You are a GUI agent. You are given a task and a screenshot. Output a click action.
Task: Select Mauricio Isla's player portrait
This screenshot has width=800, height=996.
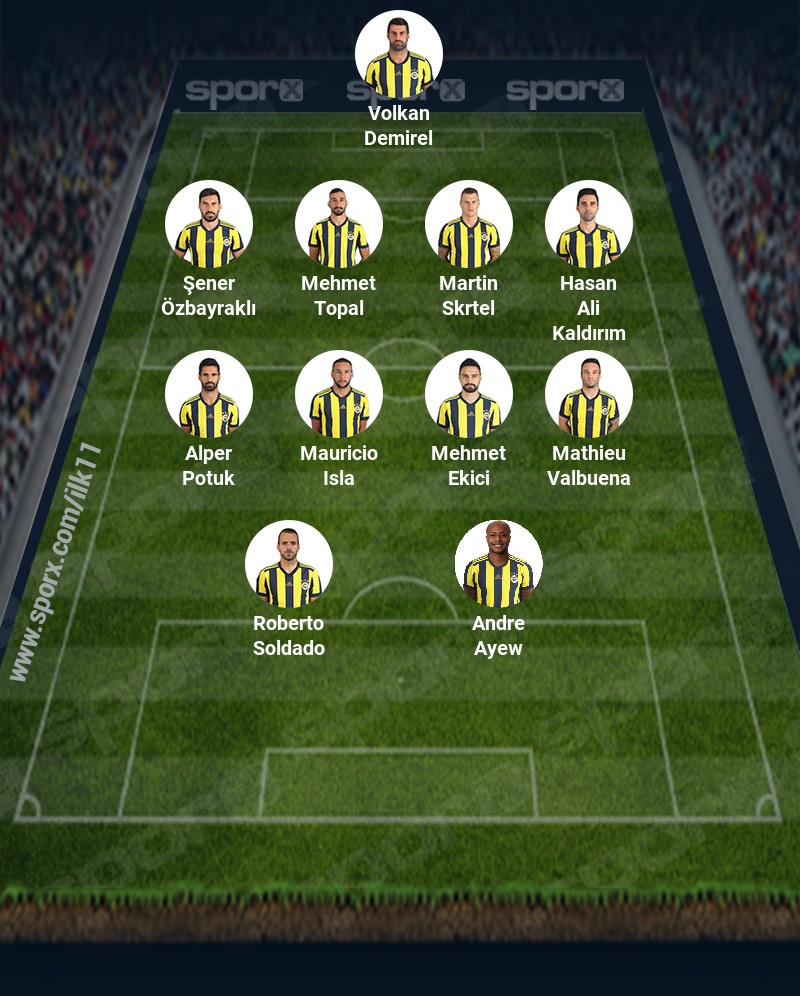click(339, 395)
